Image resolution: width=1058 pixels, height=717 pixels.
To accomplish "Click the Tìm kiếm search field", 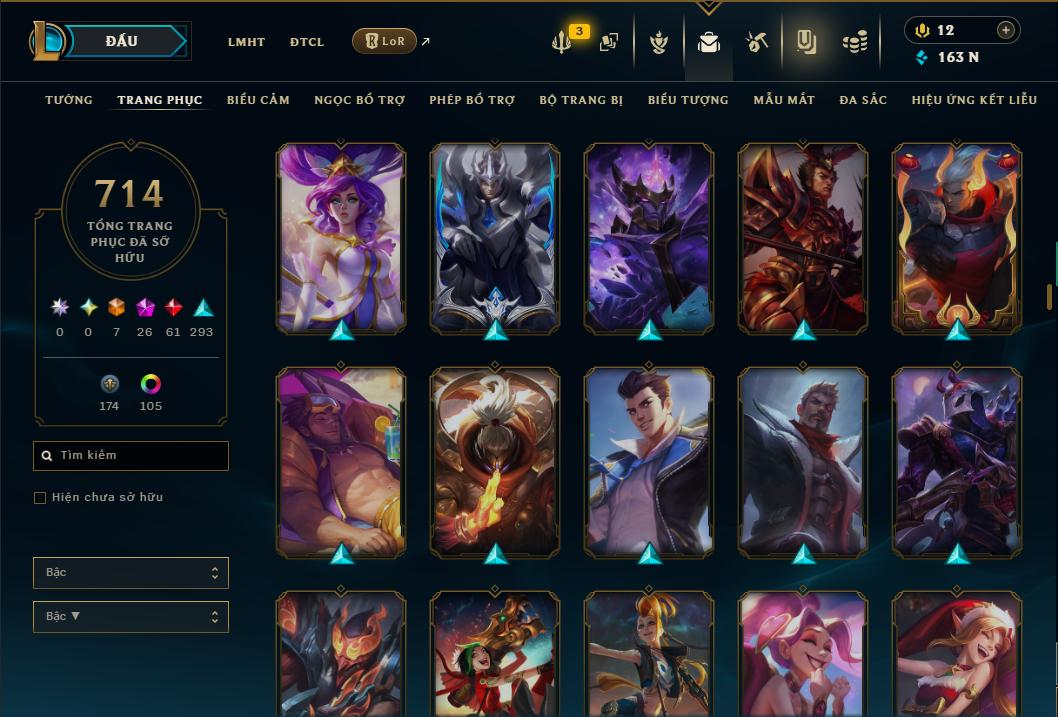I will (x=131, y=456).
